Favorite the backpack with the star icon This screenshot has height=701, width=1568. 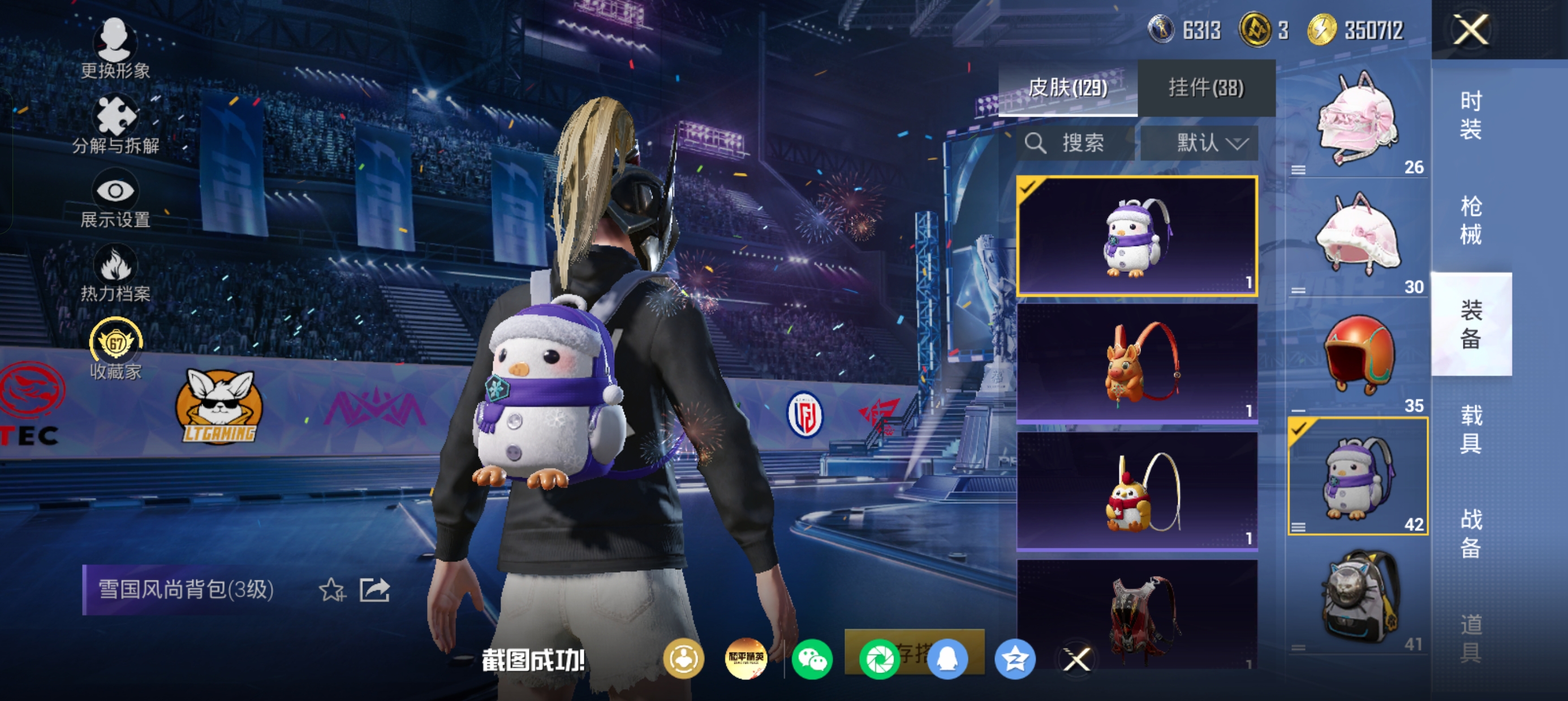pos(331,590)
